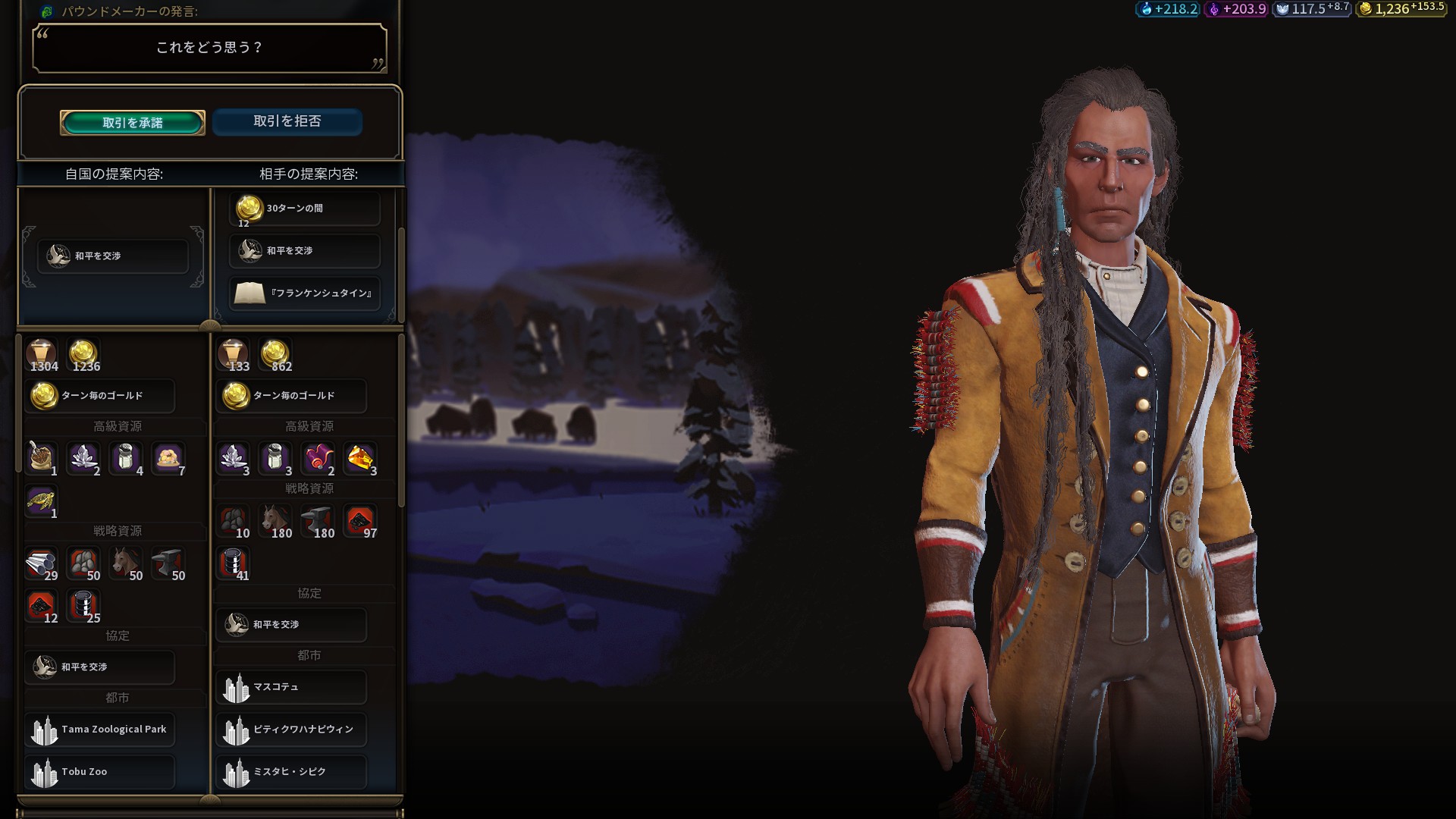Select your 1236 gold coin icon
The height and width of the screenshot is (819, 1456).
(83, 355)
